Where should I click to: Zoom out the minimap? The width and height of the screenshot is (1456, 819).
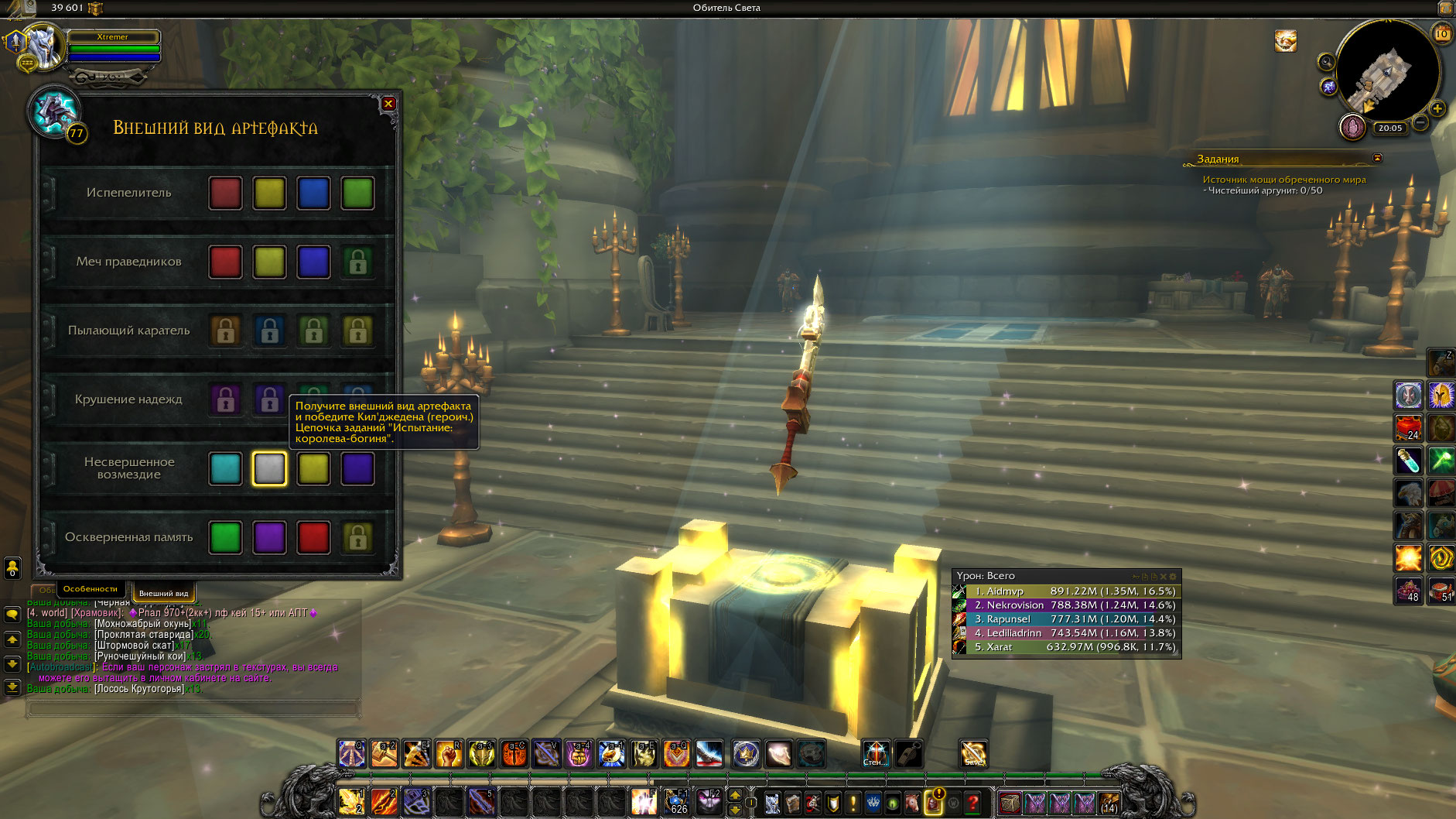pyautogui.click(x=1420, y=122)
